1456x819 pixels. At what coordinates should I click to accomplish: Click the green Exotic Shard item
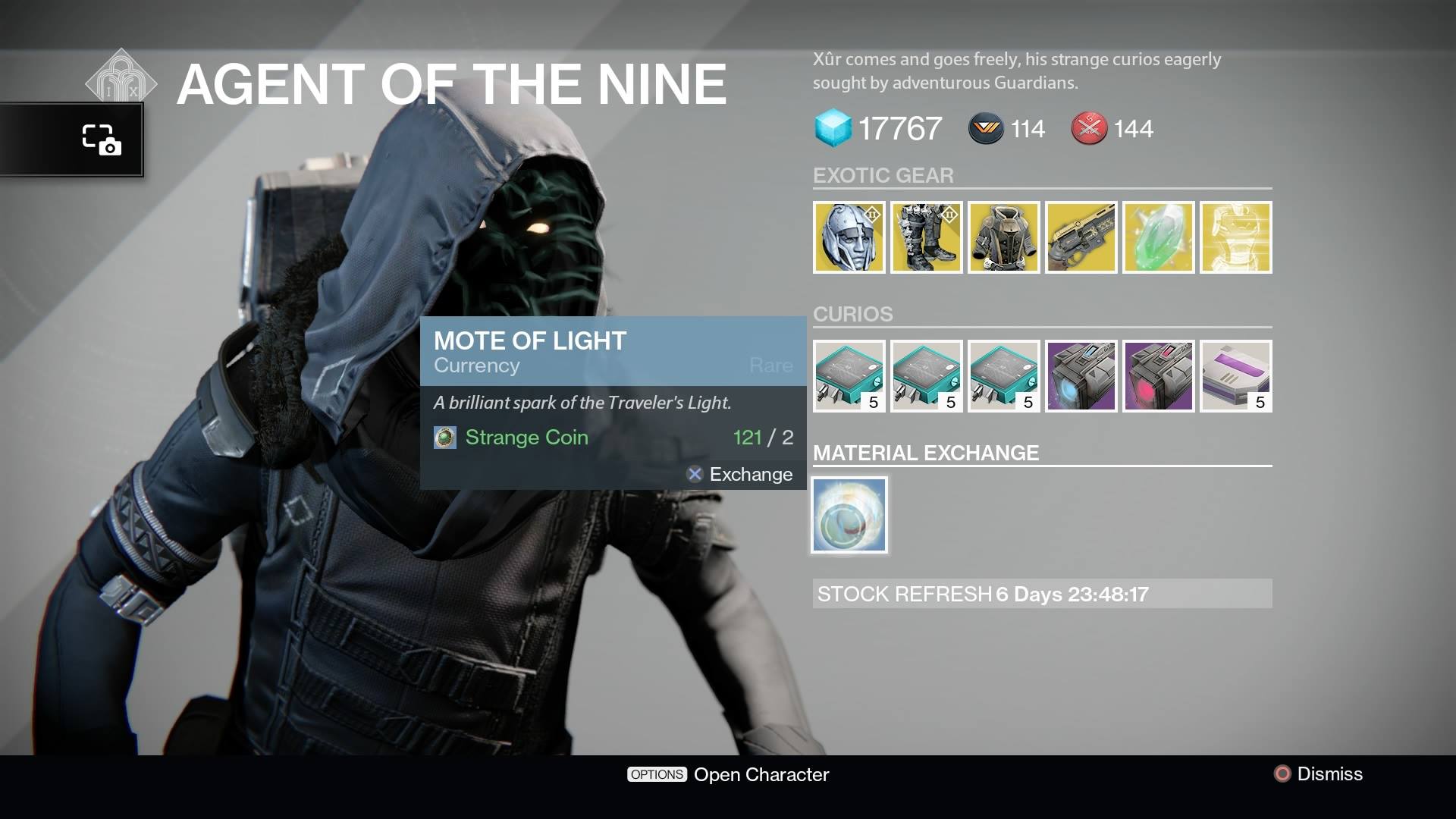1159,237
